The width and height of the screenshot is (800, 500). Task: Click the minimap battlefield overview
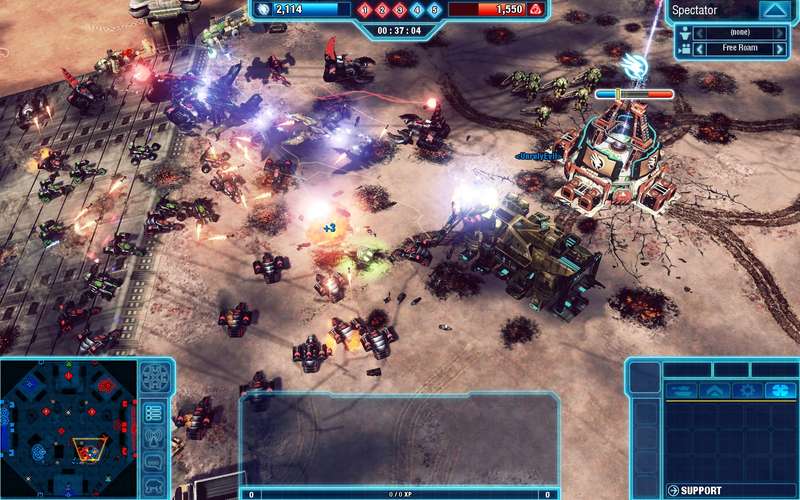coord(68,428)
